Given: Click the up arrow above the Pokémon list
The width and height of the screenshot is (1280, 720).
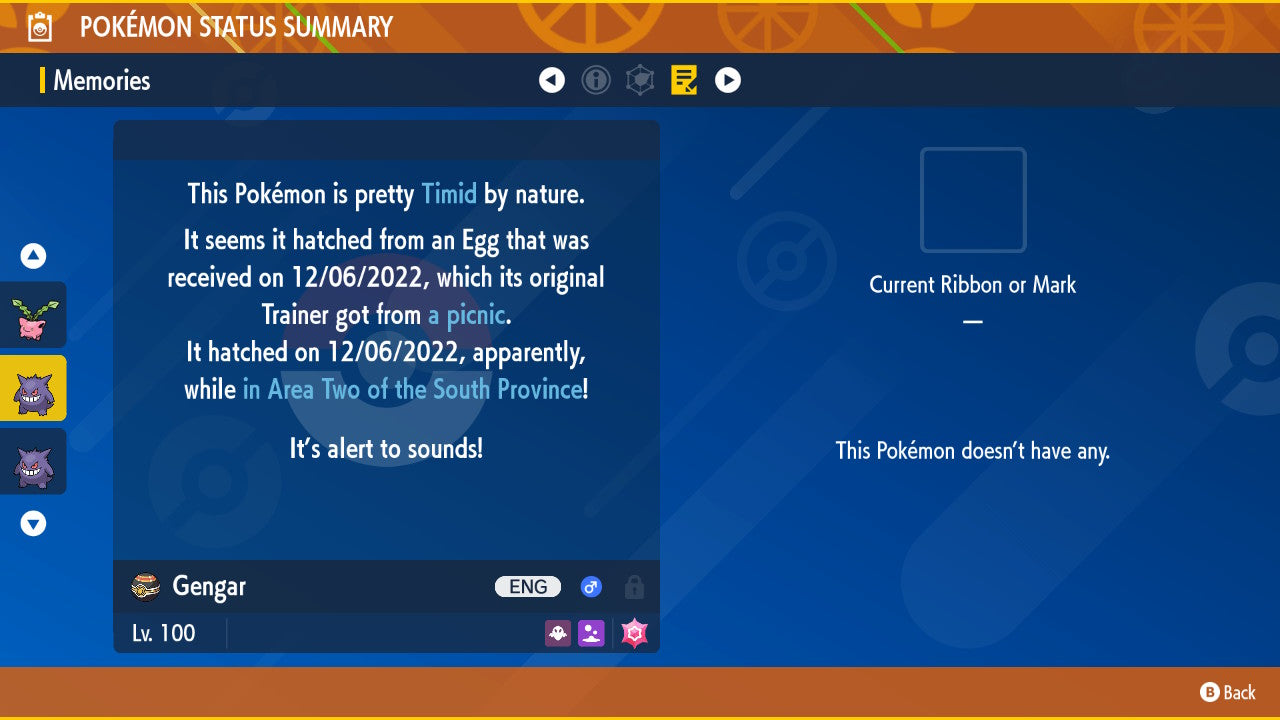Looking at the screenshot, I should tap(32, 256).
